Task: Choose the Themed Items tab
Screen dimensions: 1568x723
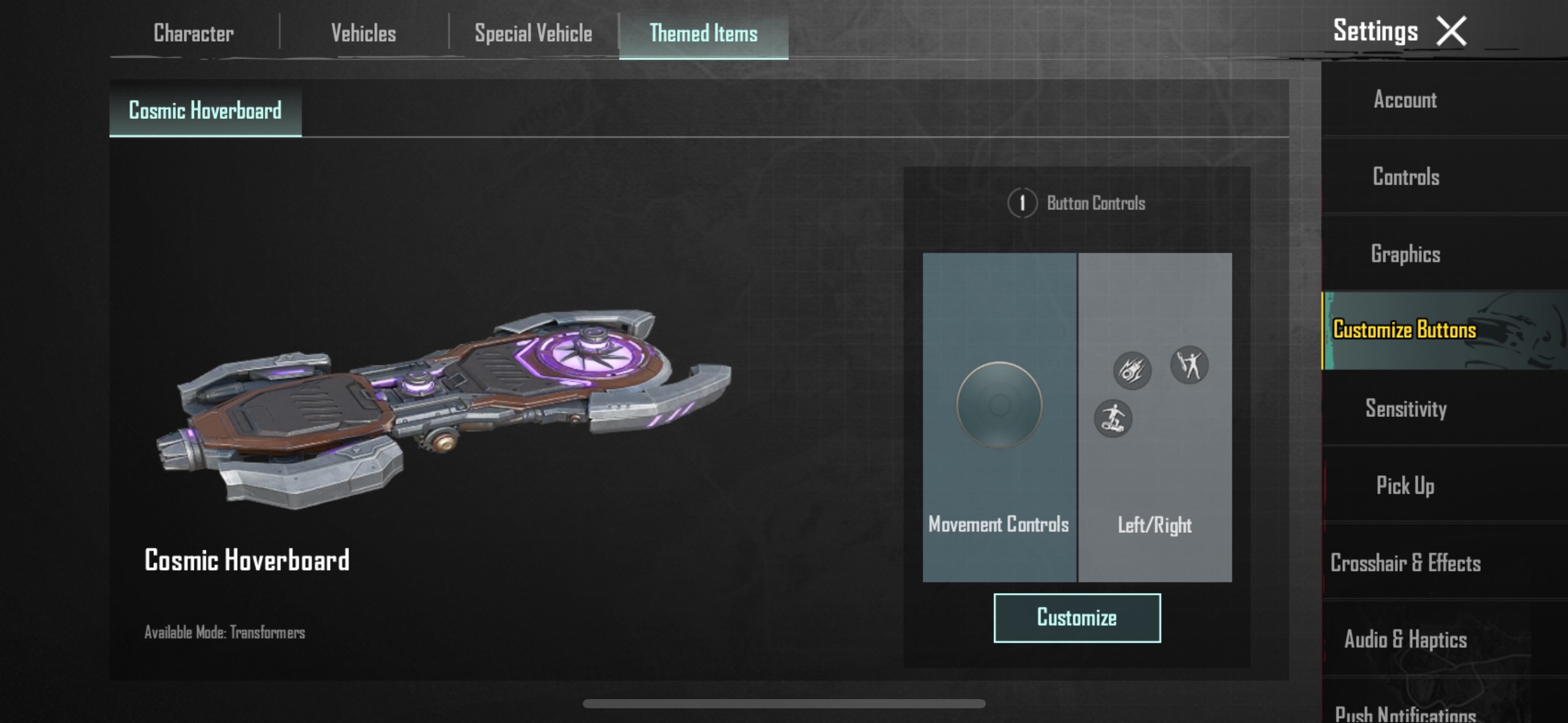Action: (703, 33)
